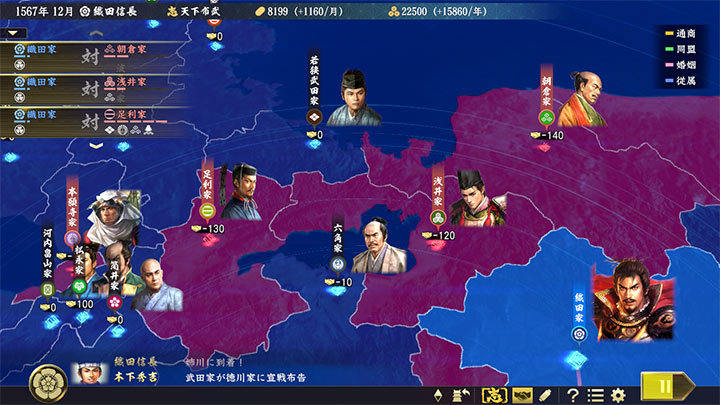Viewport: 720px width, 405px height.
Task: Click the yellow pause button
Action: tap(664, 385)
